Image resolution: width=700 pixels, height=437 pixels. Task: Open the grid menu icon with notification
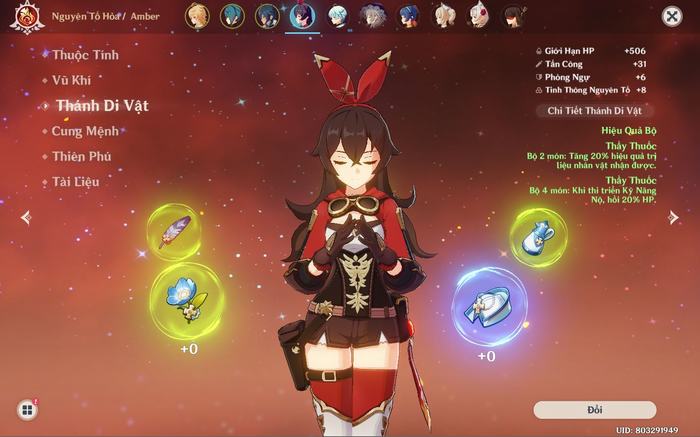pyautogui.click(x=27, y=409)
